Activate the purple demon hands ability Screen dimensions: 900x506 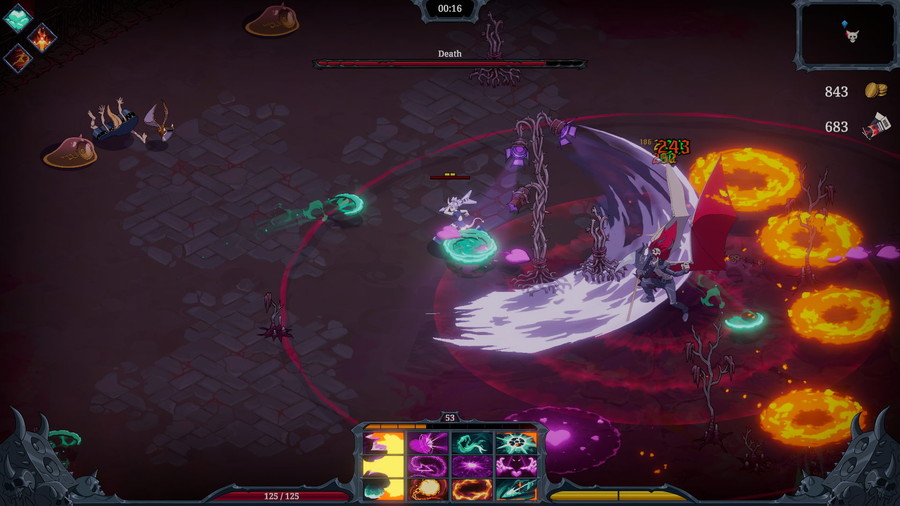(516, 466)
